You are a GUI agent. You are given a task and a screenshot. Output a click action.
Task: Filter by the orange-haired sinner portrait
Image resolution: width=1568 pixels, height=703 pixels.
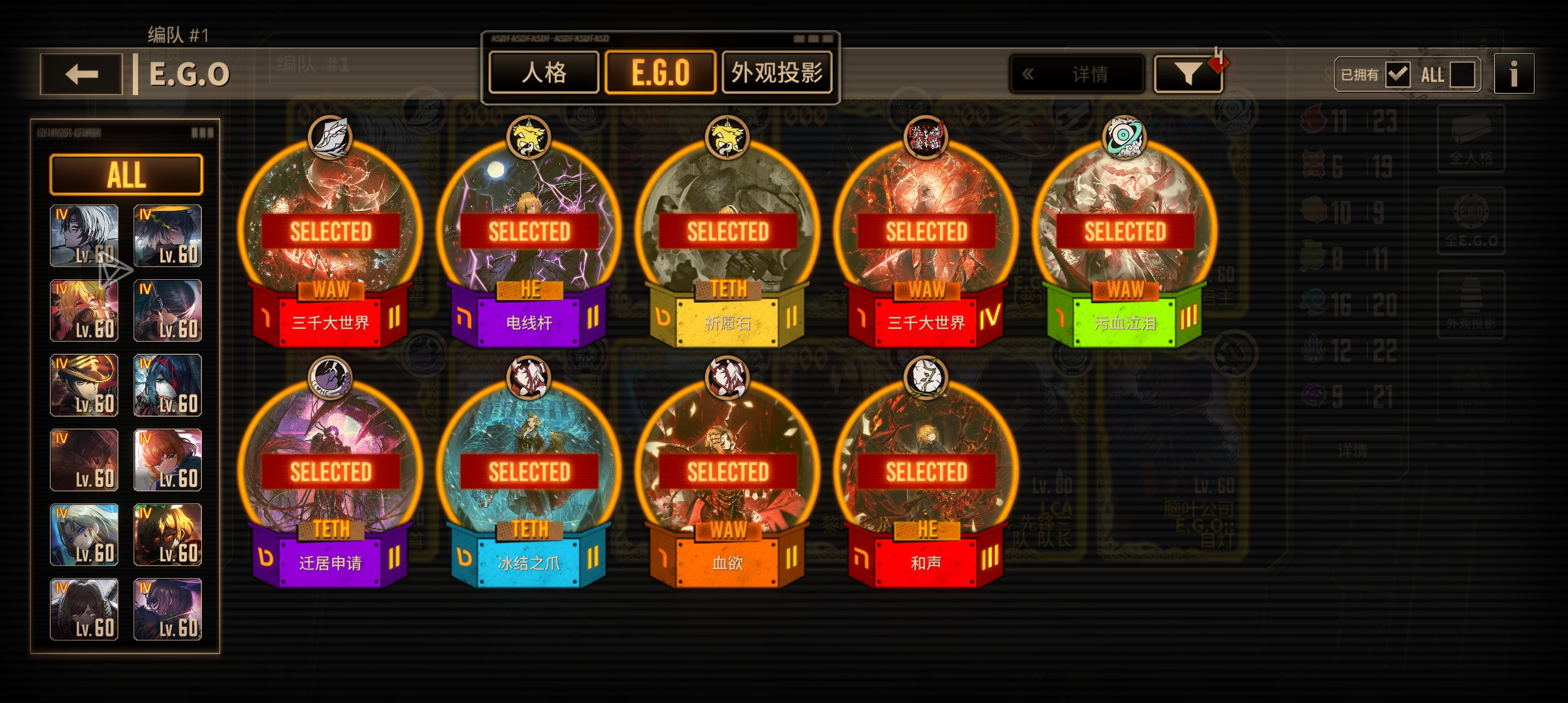point(167,460)
